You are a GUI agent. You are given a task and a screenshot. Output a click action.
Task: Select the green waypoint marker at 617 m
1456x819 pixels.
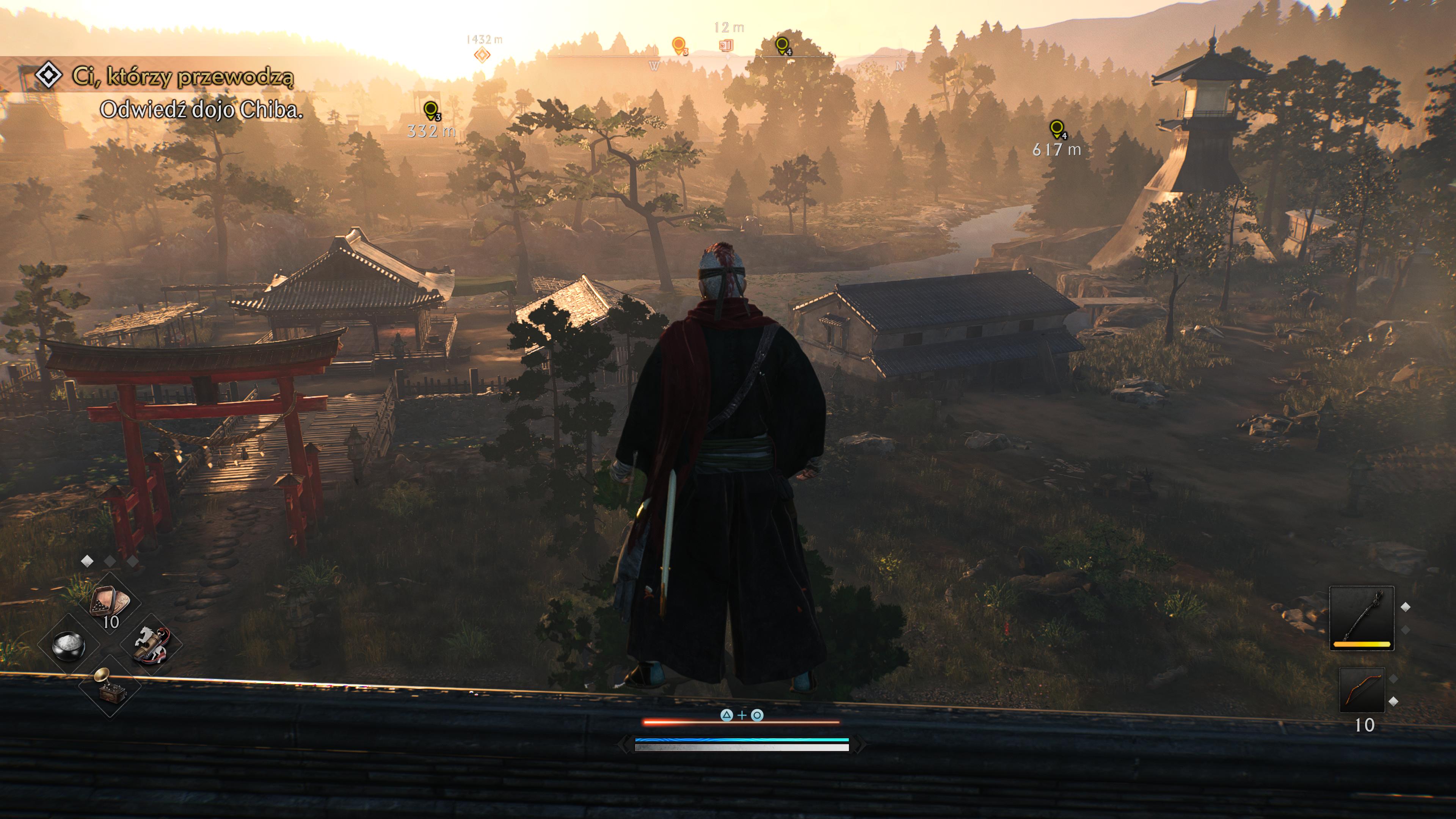1056,129
